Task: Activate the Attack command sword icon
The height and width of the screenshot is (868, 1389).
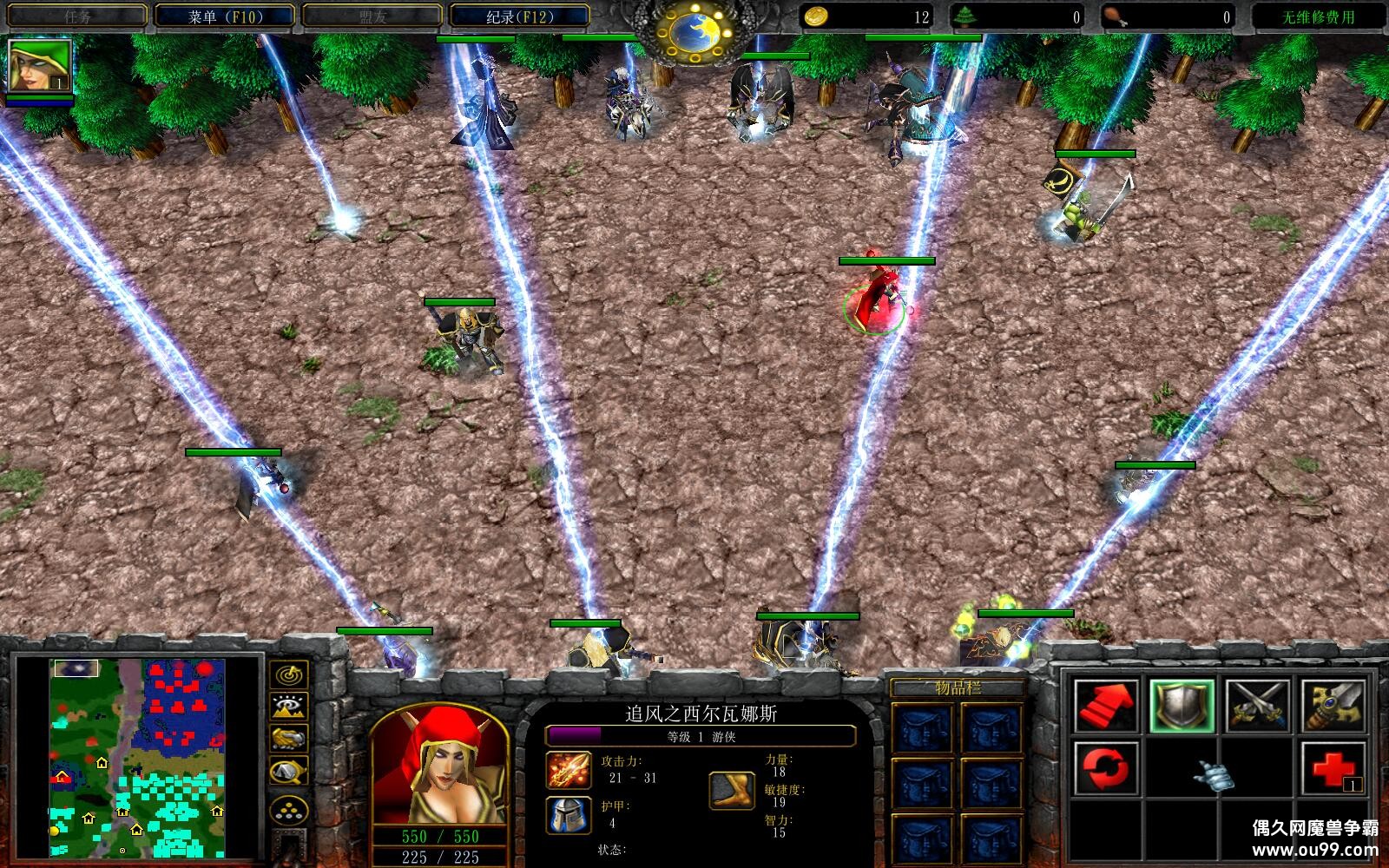Action: tap(1334, 705)
